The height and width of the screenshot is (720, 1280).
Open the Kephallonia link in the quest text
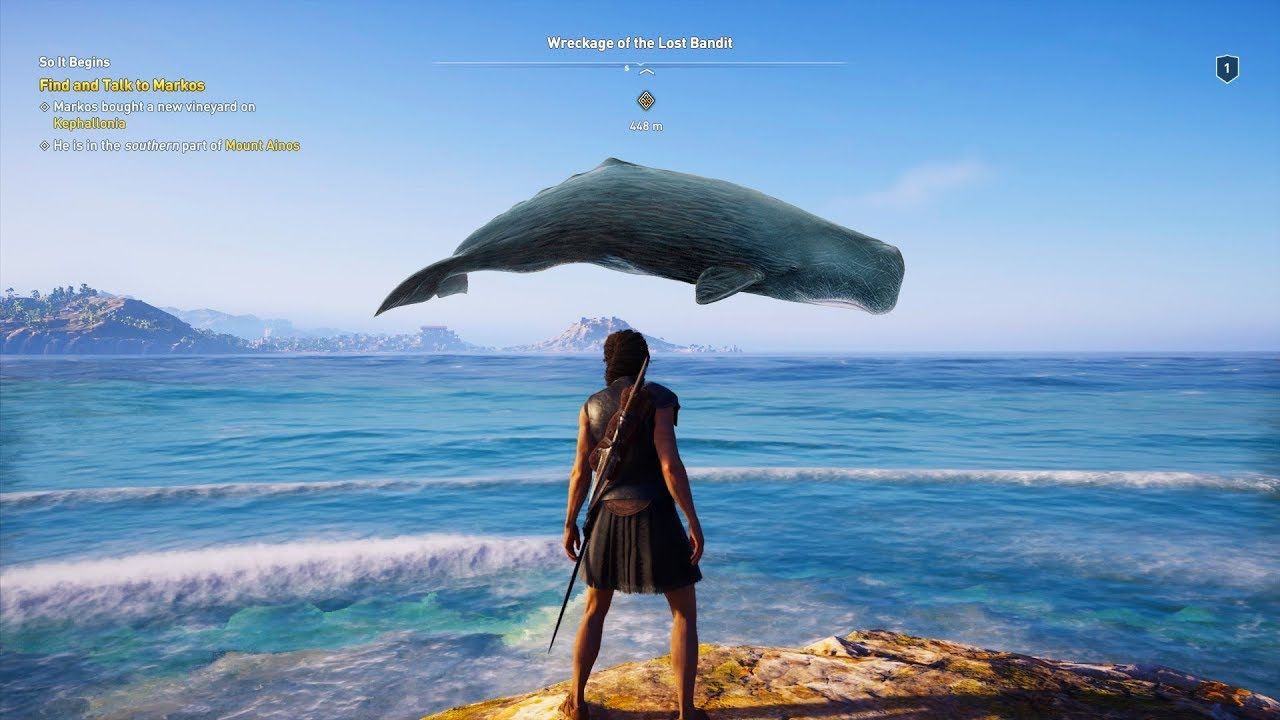(x=89, y=122)
